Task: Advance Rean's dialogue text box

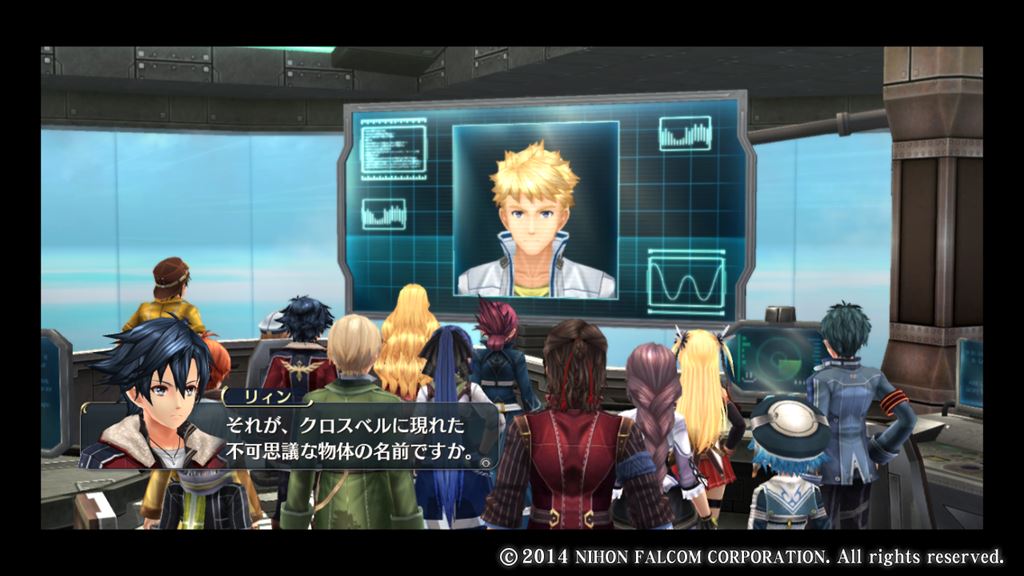Action: 340,436
